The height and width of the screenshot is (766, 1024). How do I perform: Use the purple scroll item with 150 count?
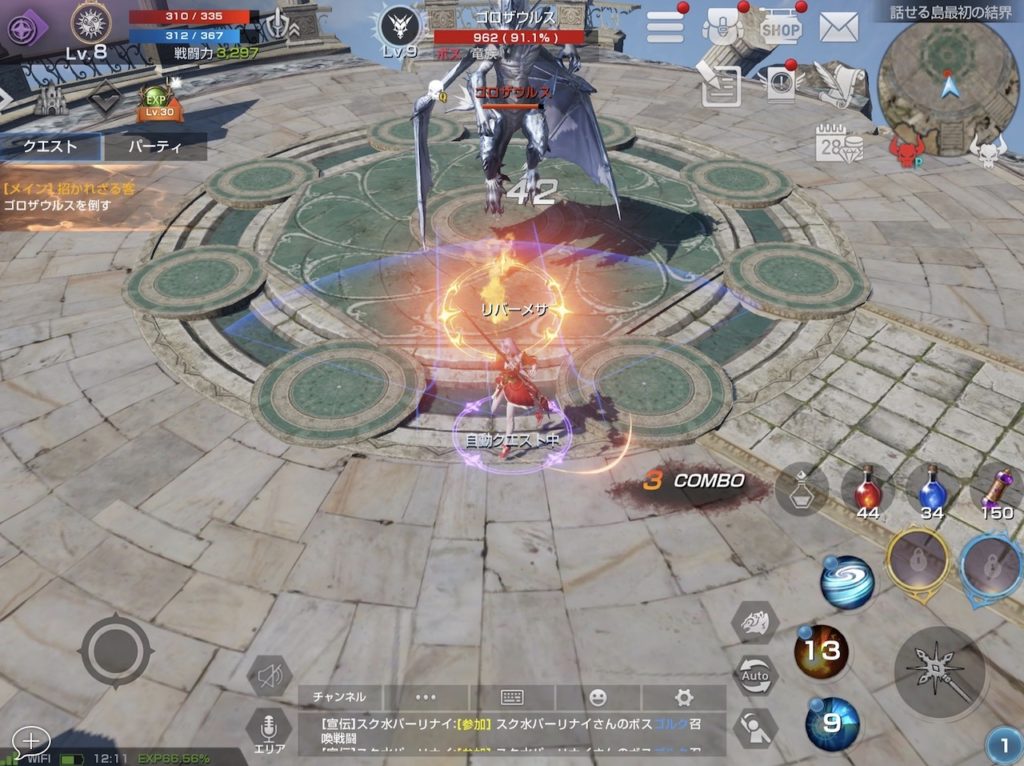point(996,489)
